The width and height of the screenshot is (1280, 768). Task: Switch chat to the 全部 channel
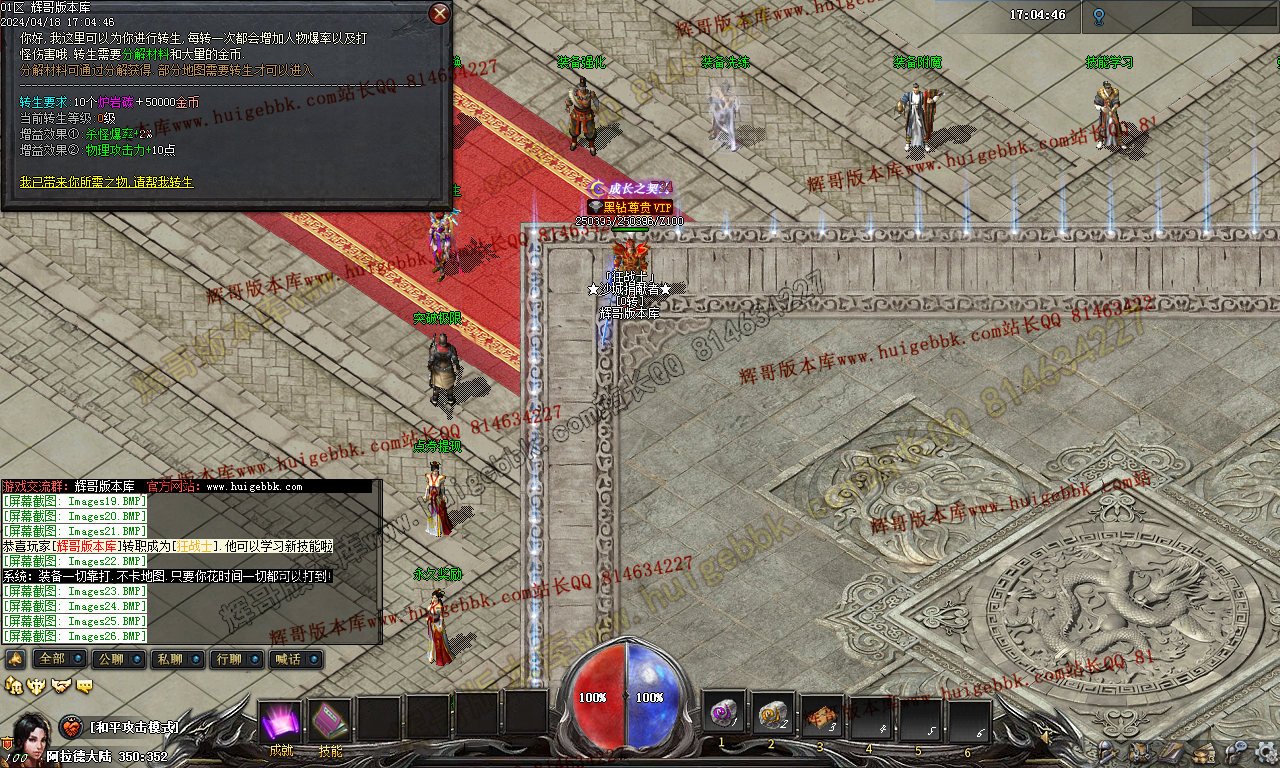coord(53,659)
